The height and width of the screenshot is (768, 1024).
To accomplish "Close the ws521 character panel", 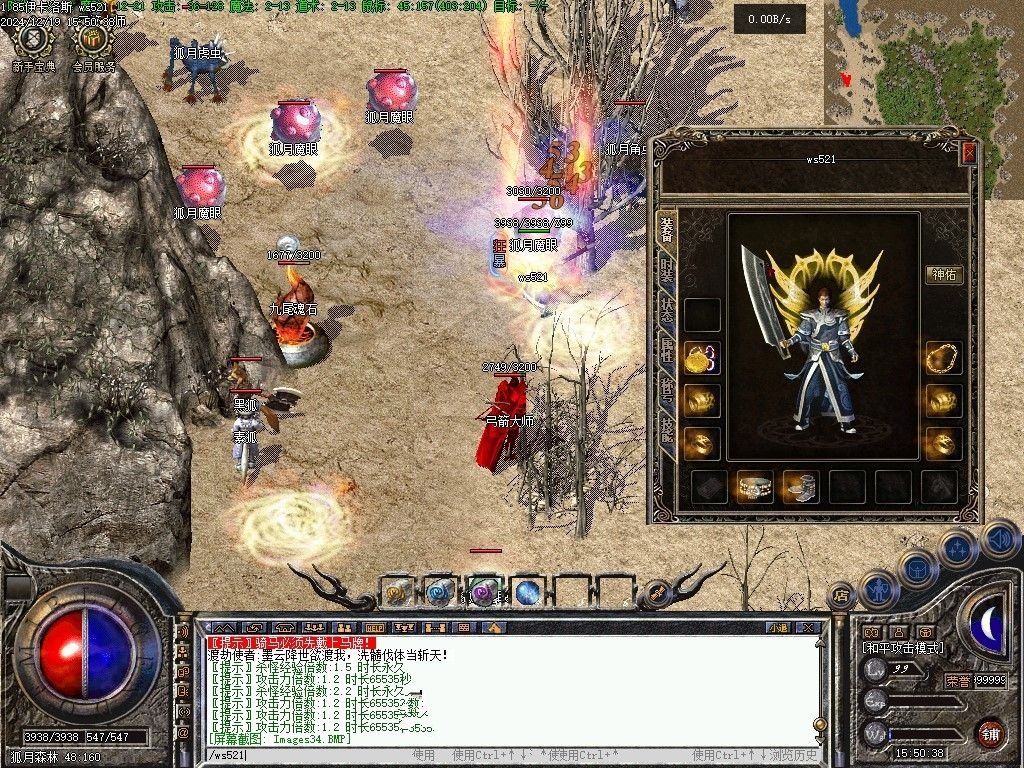I will (x=968, y=153).
